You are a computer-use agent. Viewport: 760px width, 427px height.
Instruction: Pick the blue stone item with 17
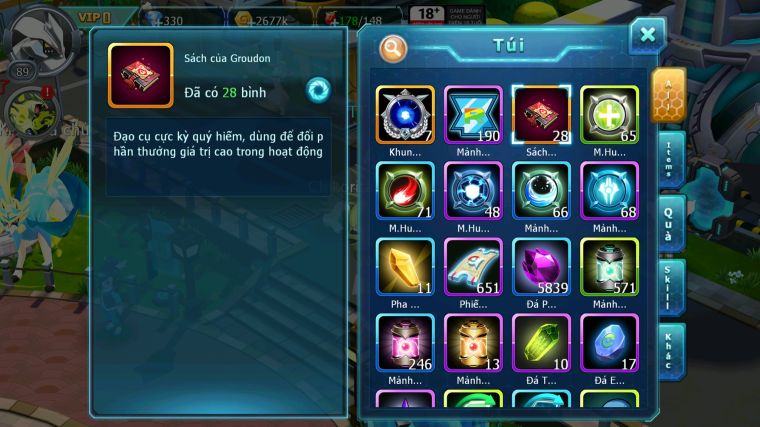pyautogui.click(x=609, y=342)
